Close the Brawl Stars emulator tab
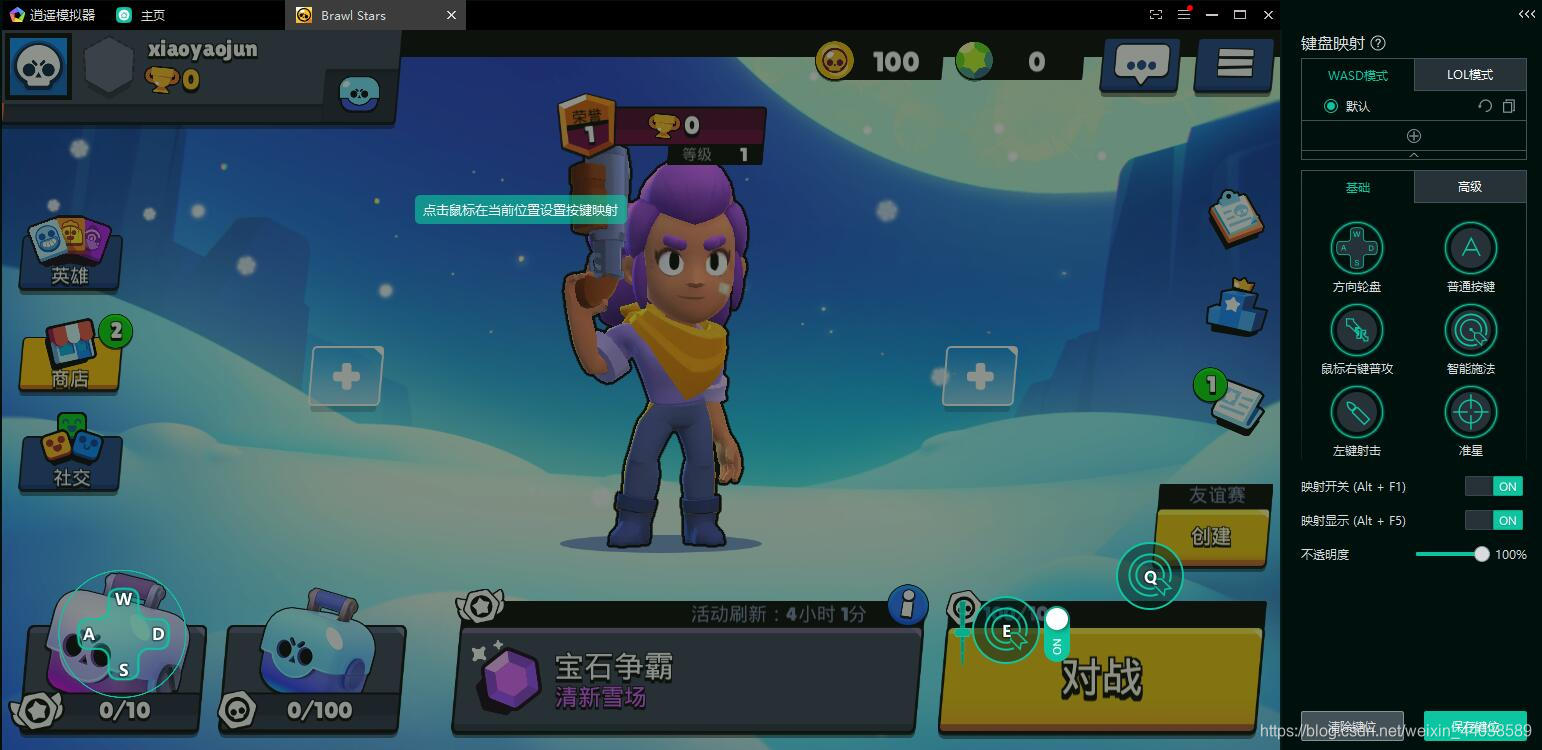The width and height of the screenshot is (1542, 750). coord(451,15)
